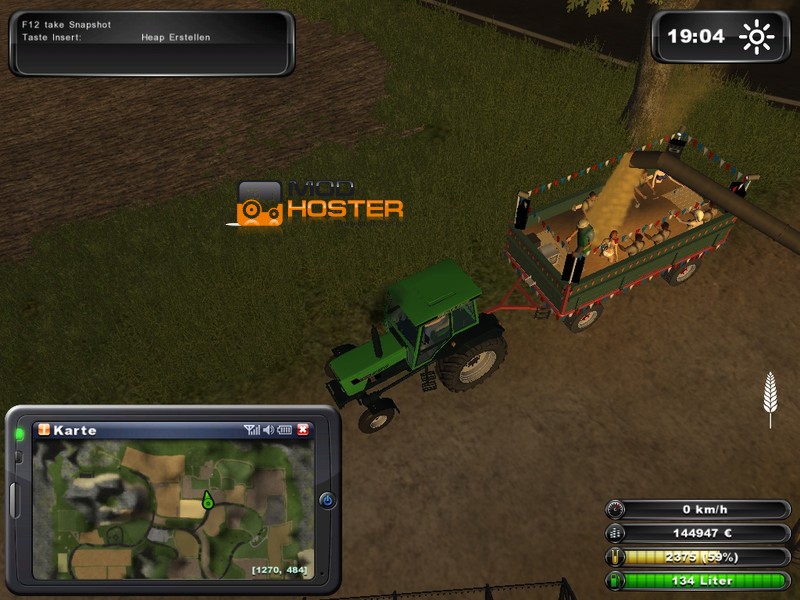Image resolution: width=800 pixels, height=600 pixels.
Task: Click the sun weather icon by the clock
Action: pyautogui.click(x=756, y=38)
